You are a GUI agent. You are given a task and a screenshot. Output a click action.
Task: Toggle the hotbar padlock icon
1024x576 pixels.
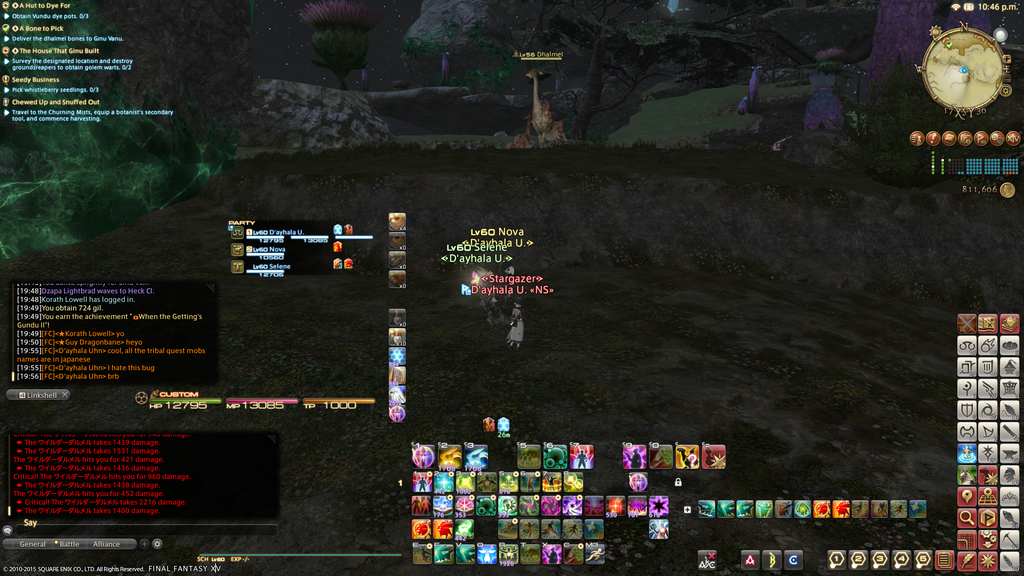click(678, 482)
